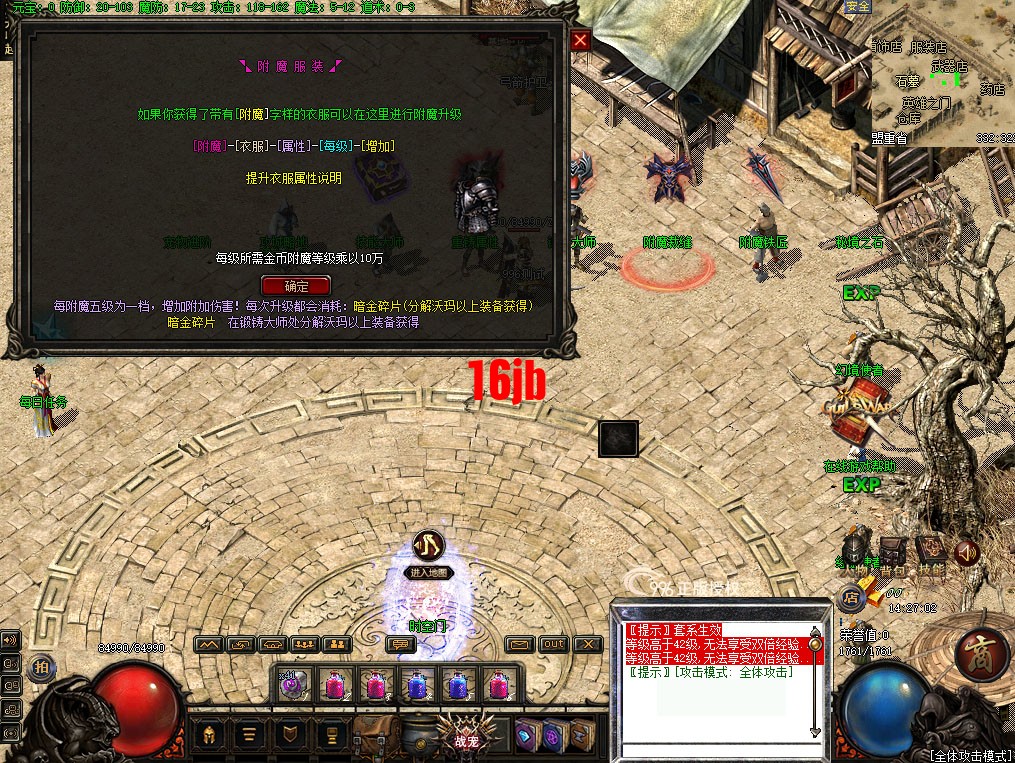The height and width of the screenshot is (763, 1015).
Task: Use the purple ring item with x41 count
Action: pos(294,684)
